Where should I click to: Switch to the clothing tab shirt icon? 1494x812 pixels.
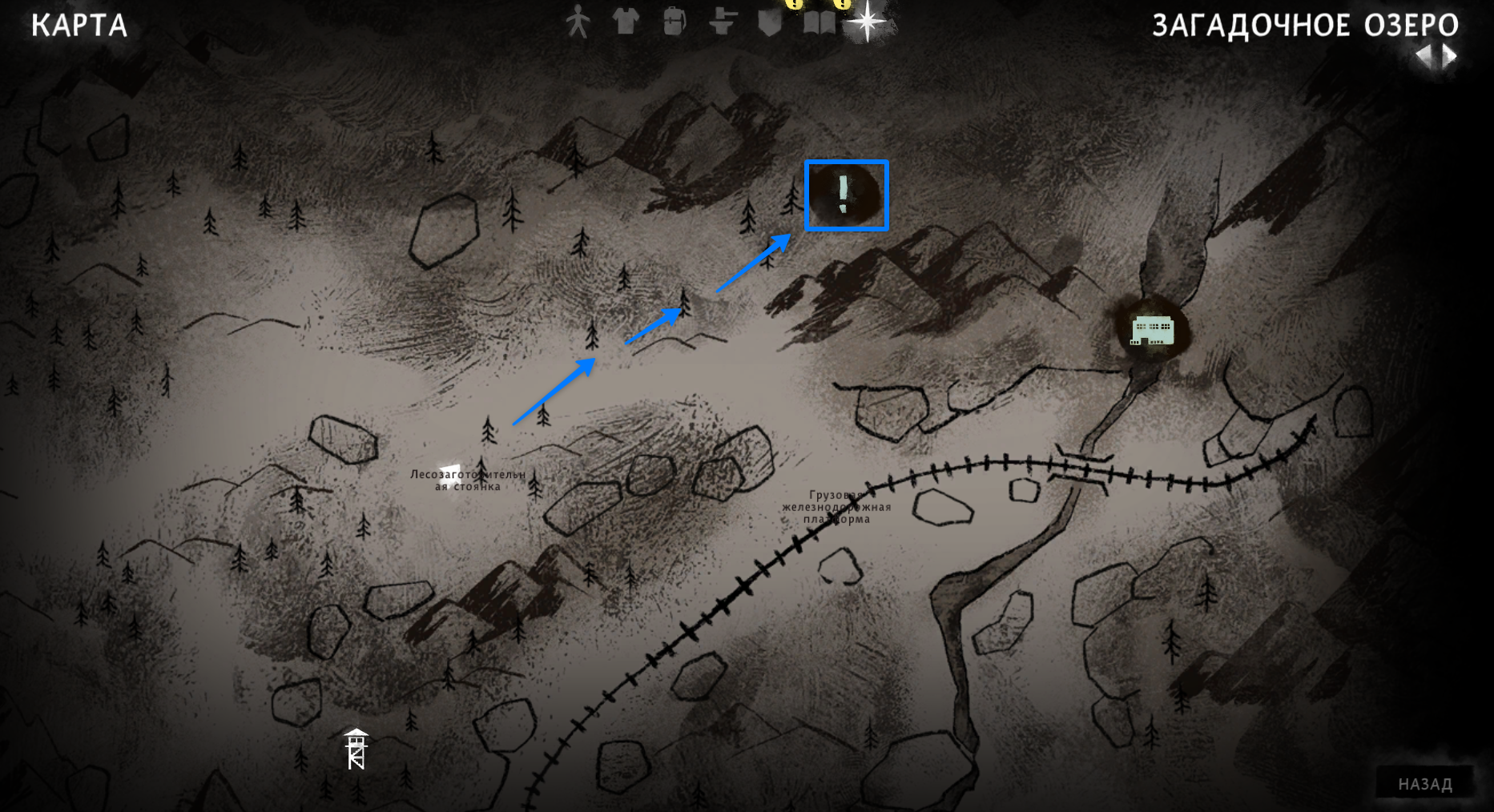(626, 22)
